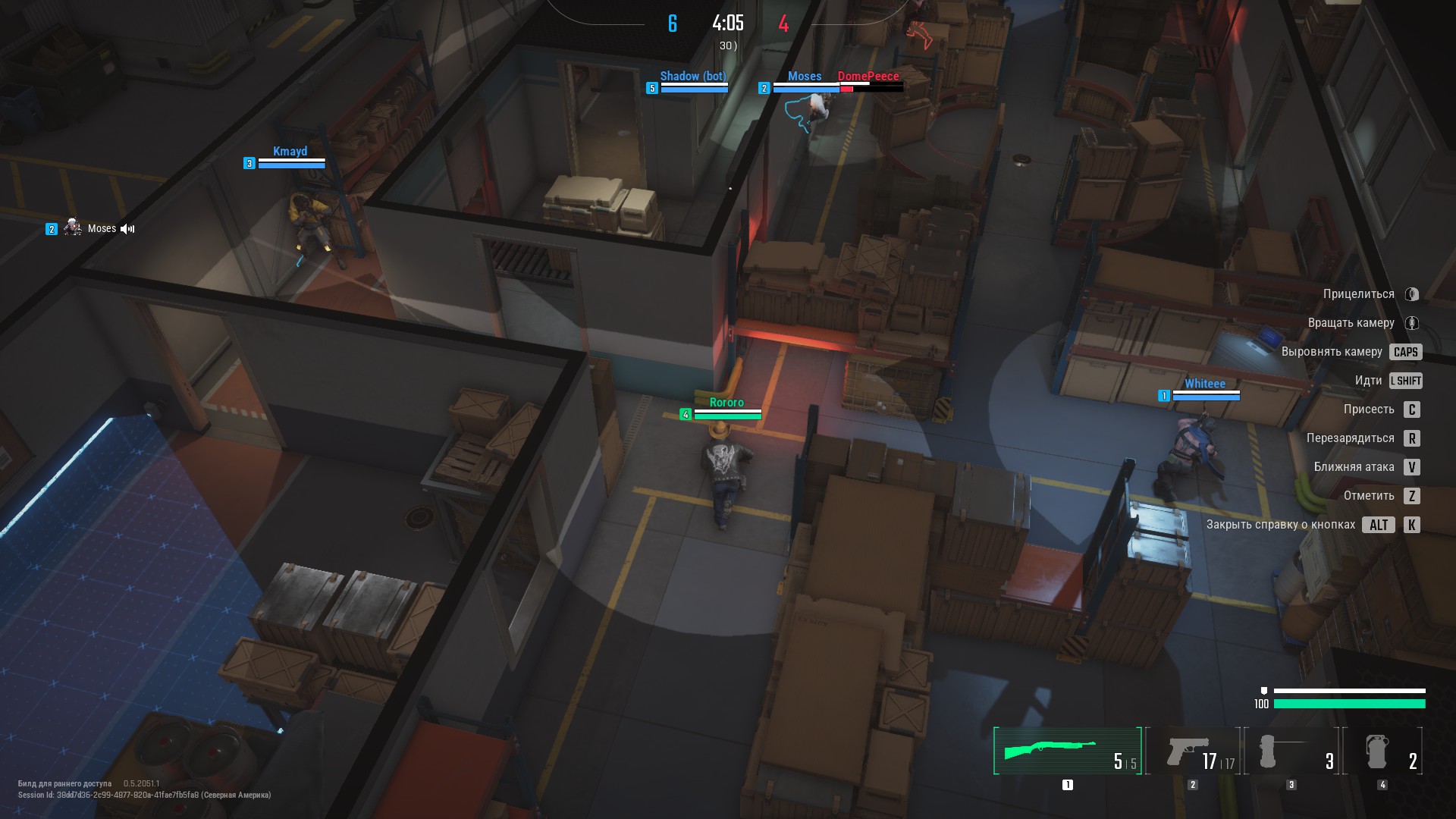Select the green shotgun weapon slot
Screen dimensions: 1456x819
pyautogui.click(x=1067, y=751)
